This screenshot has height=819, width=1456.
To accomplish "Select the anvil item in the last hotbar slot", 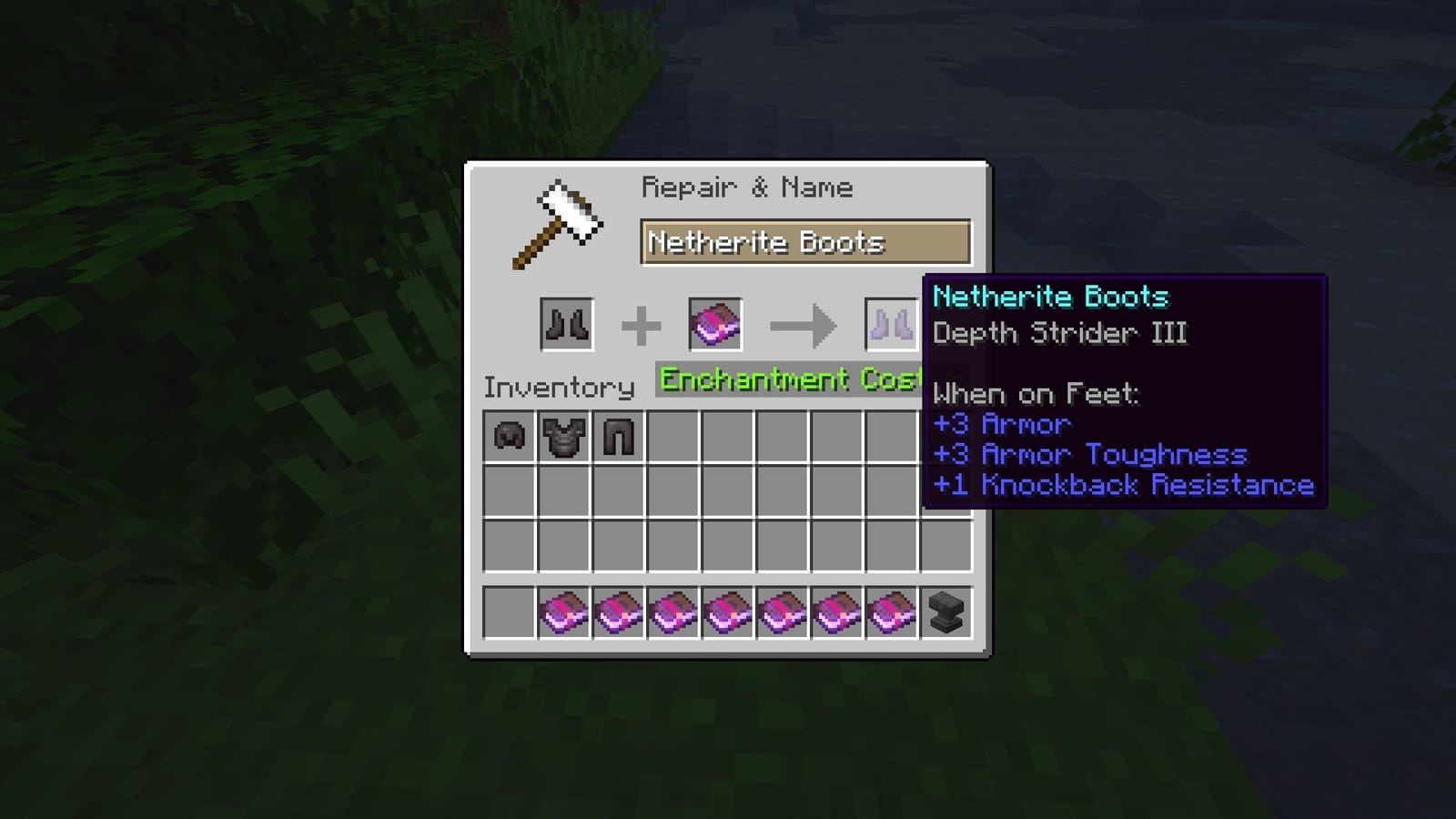I will pyautogui.click(x=945, y=614).
